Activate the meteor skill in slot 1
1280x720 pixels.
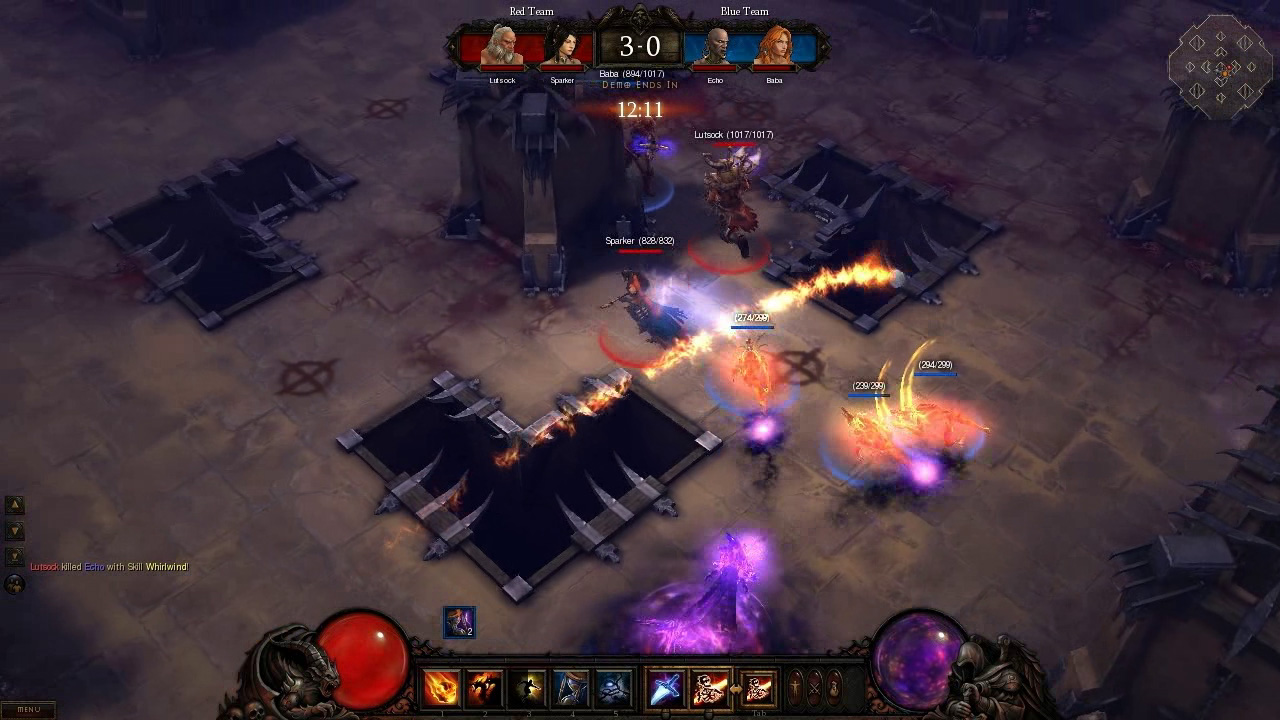442,688
